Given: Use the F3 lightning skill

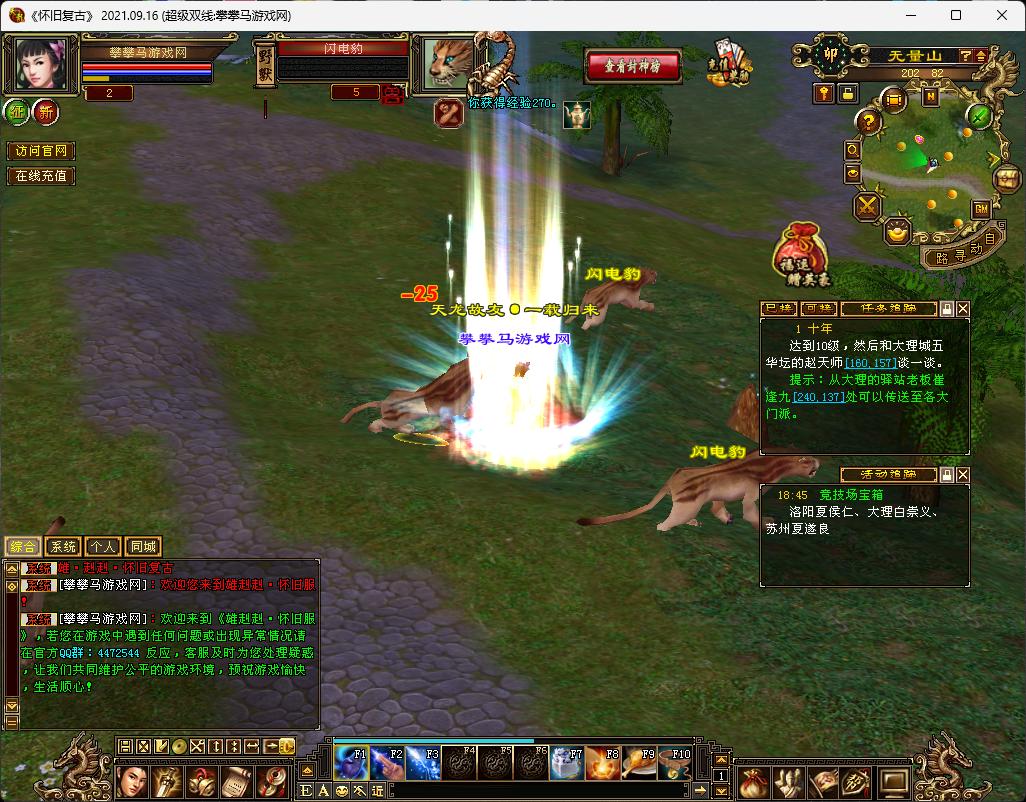Looking at the screenshot, I should [x=421, y=764].
